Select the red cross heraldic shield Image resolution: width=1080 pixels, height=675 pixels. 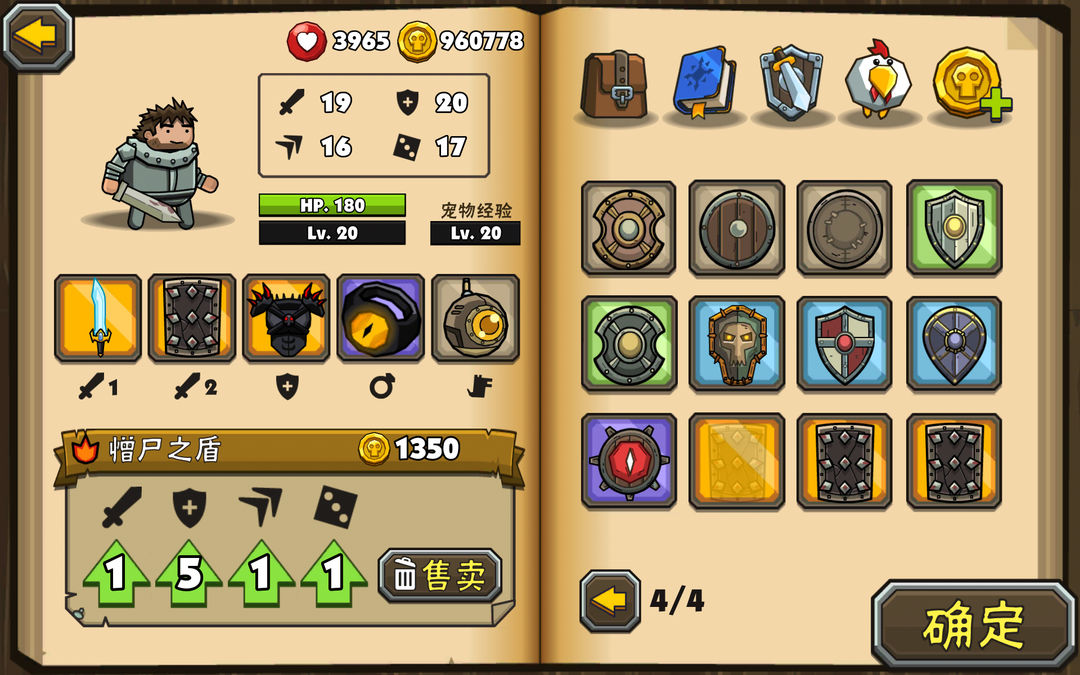pyautogui.click(x=845, y=344)
